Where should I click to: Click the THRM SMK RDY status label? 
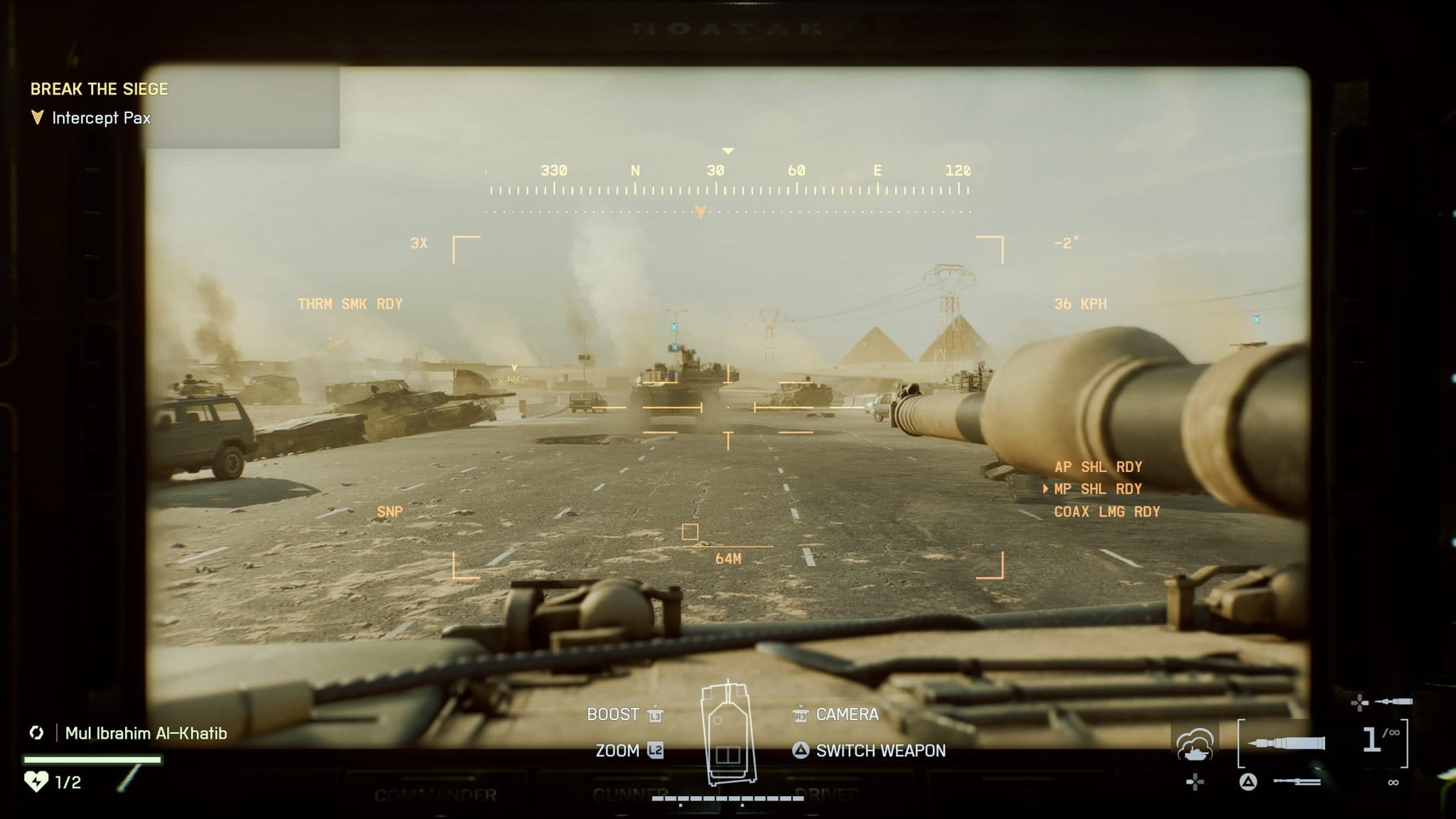tap(350, 304)
